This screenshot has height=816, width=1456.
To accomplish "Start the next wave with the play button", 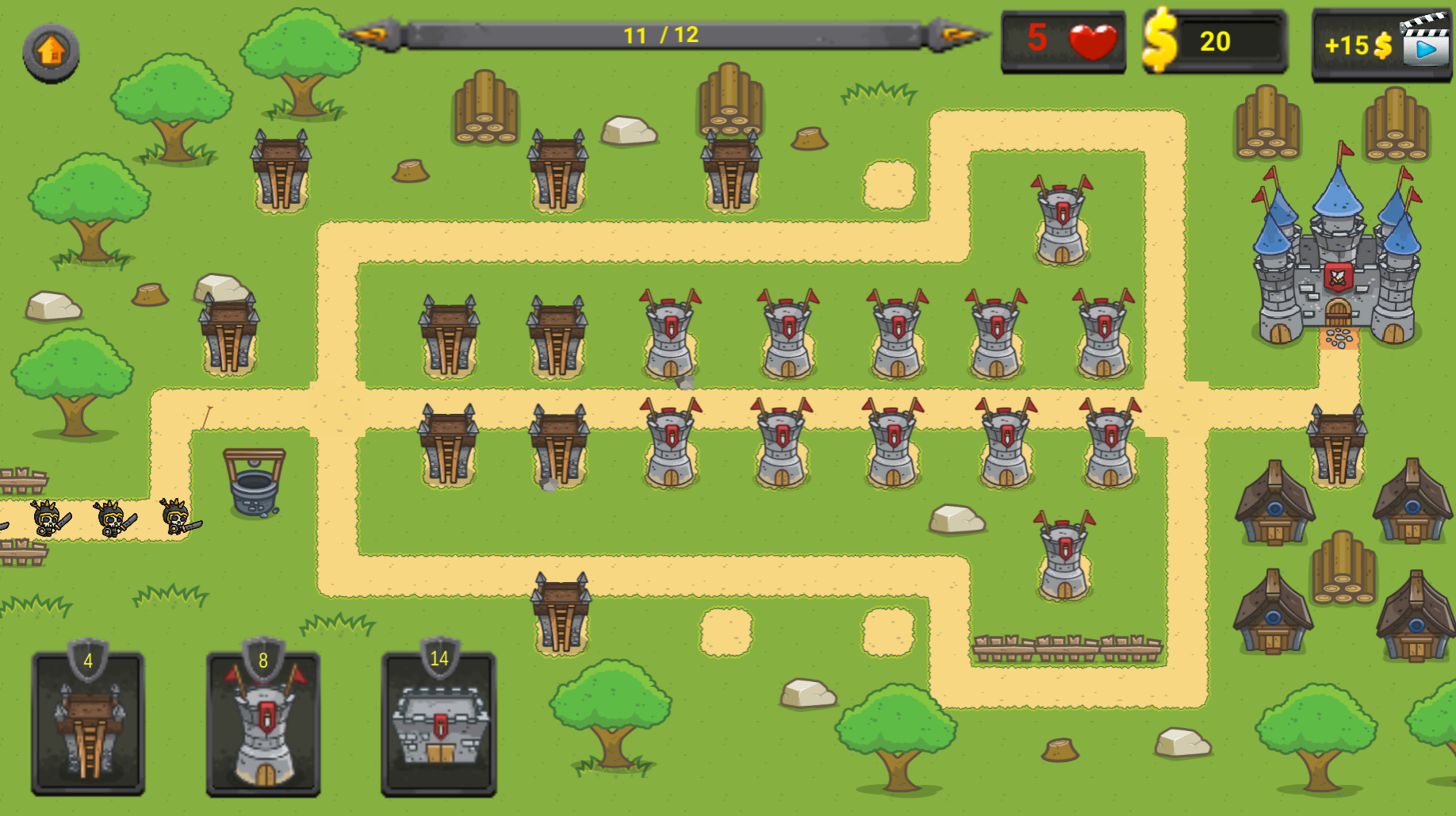I will click(1426, 51).
